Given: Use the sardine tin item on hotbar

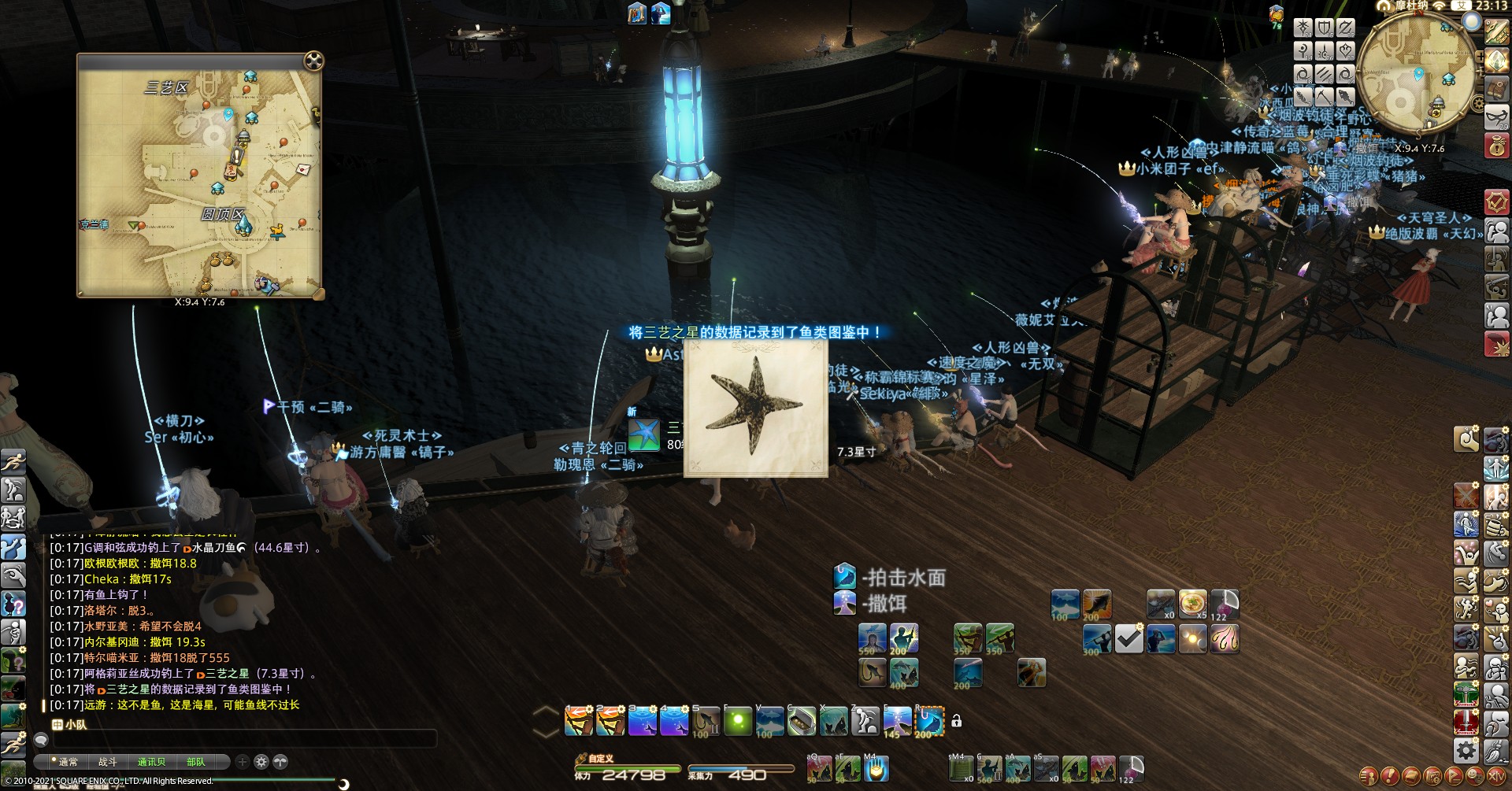Looking at the screenshot, I should [x=802, y=721].
